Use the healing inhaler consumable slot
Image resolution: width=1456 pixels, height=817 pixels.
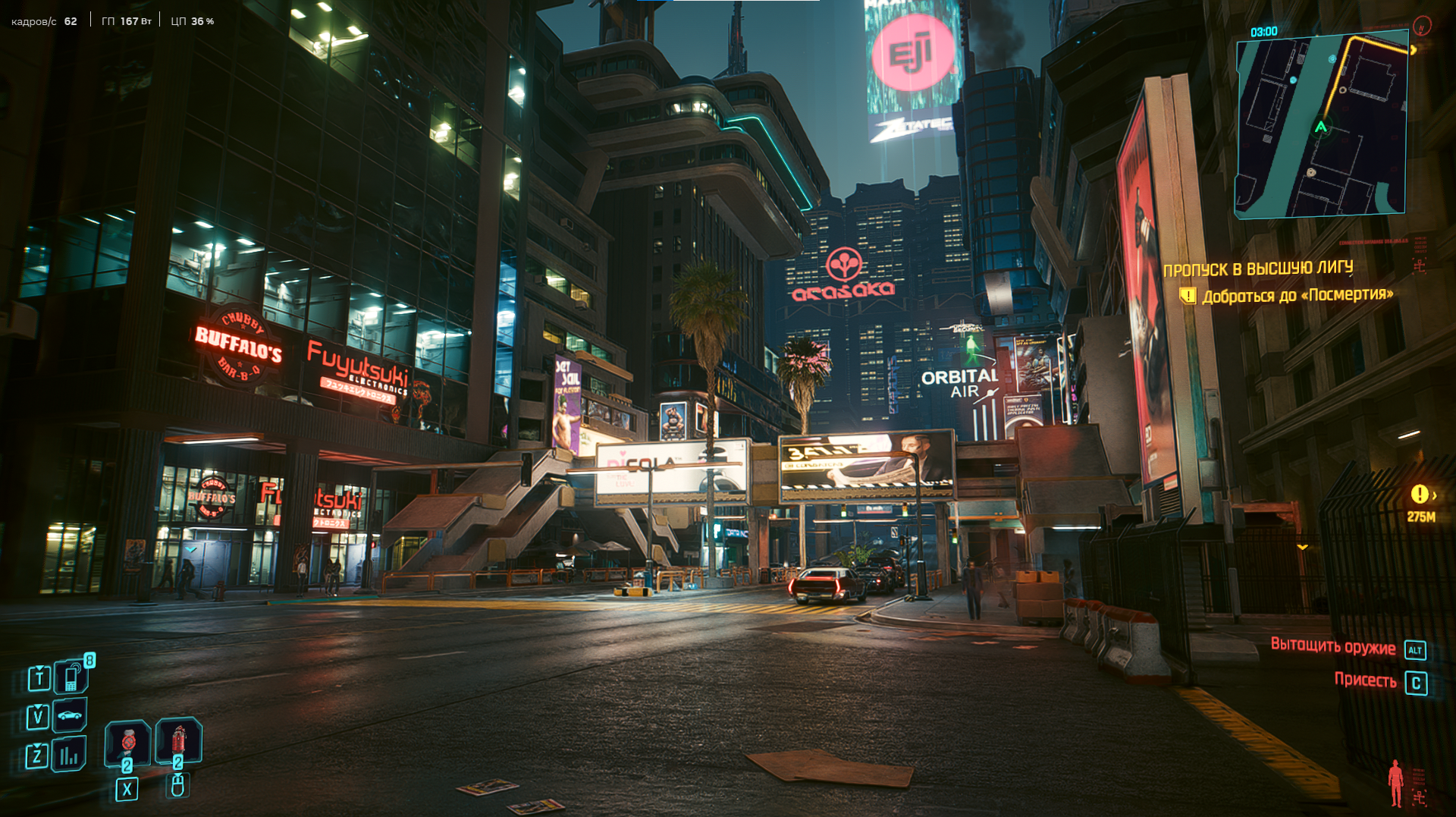(x=127, y=741)
